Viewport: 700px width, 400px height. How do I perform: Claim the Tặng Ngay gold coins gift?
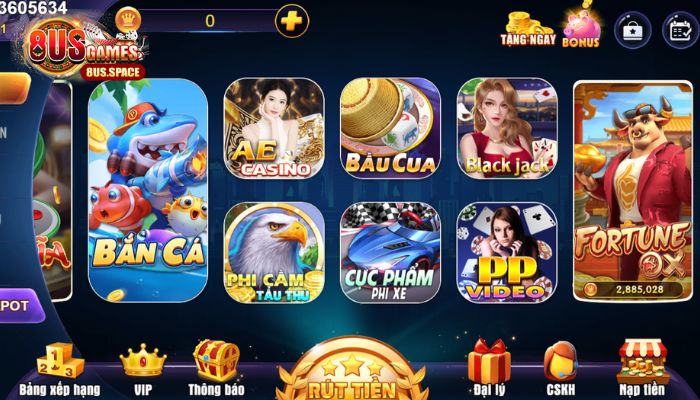pyautogui.click(x=528, y=28)
